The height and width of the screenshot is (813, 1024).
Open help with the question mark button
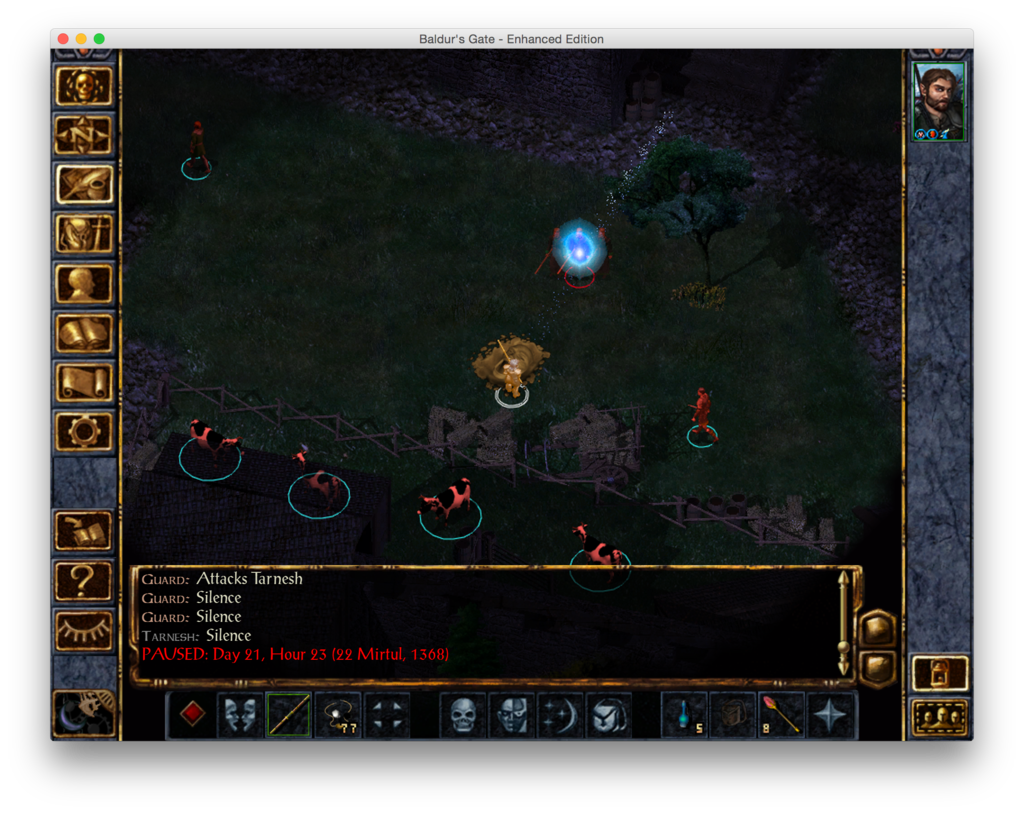click(x=84, y=580)
